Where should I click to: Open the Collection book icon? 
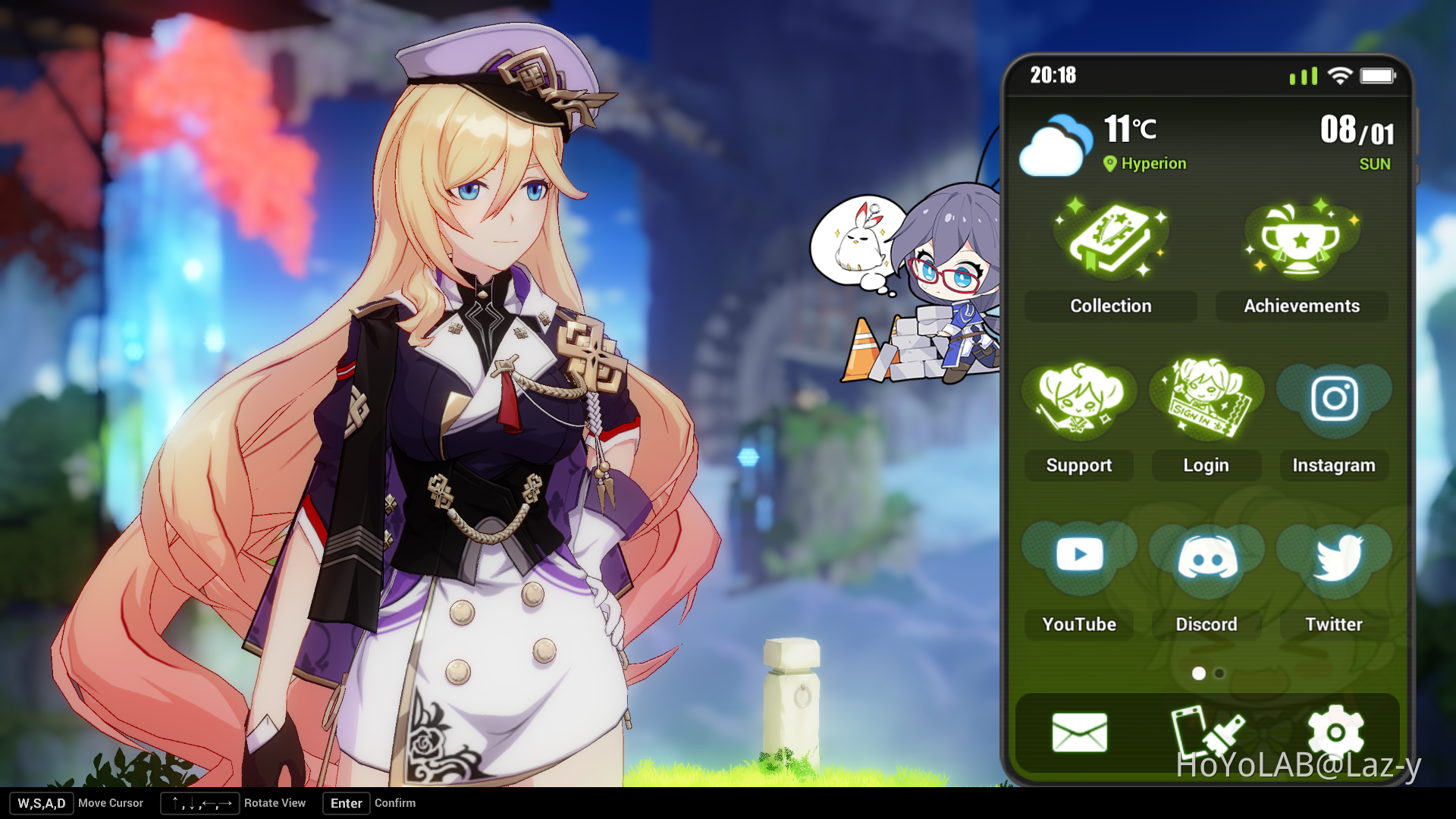[x=1109, y=239]
